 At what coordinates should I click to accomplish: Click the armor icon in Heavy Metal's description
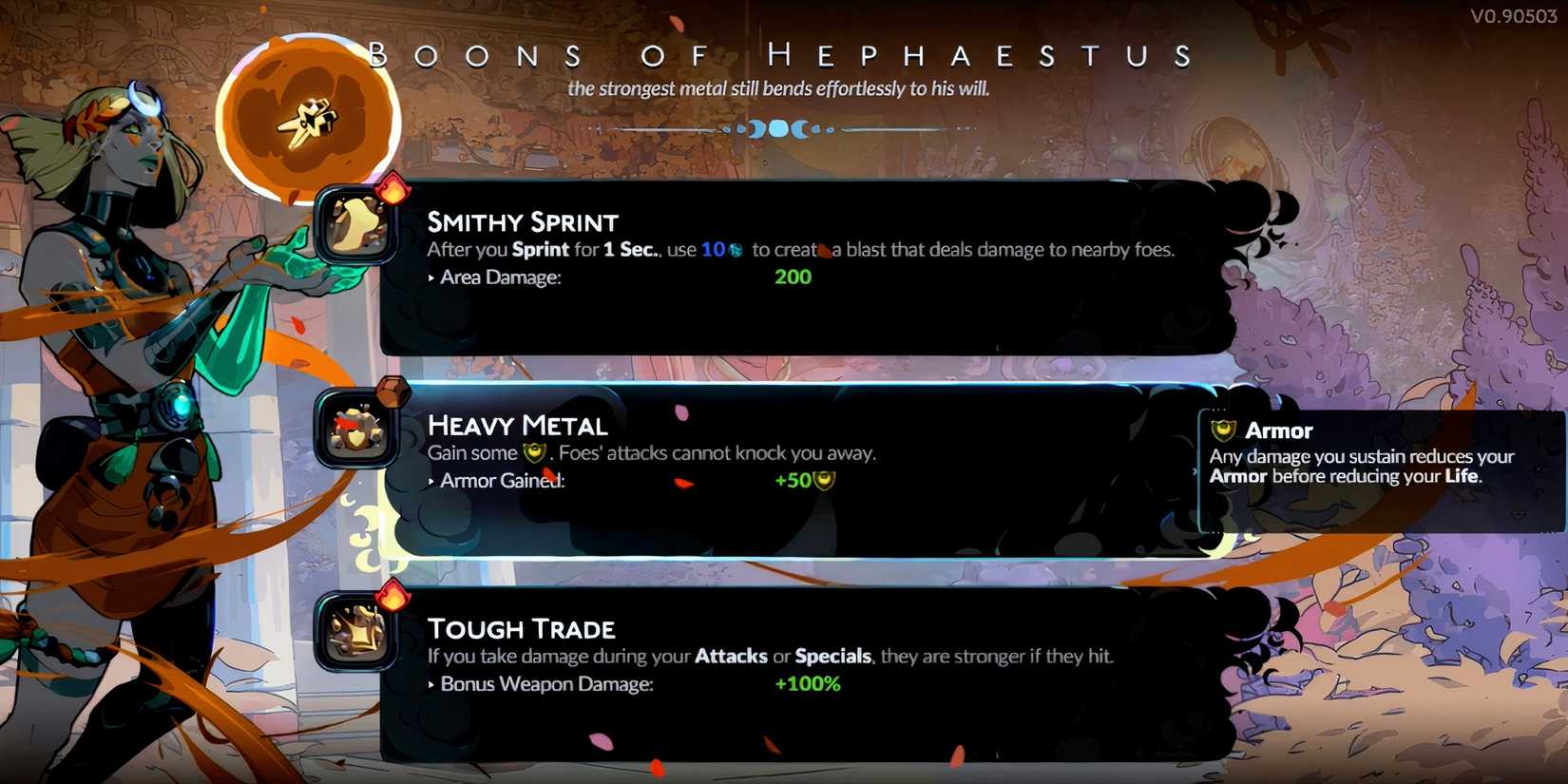[534, 453]
